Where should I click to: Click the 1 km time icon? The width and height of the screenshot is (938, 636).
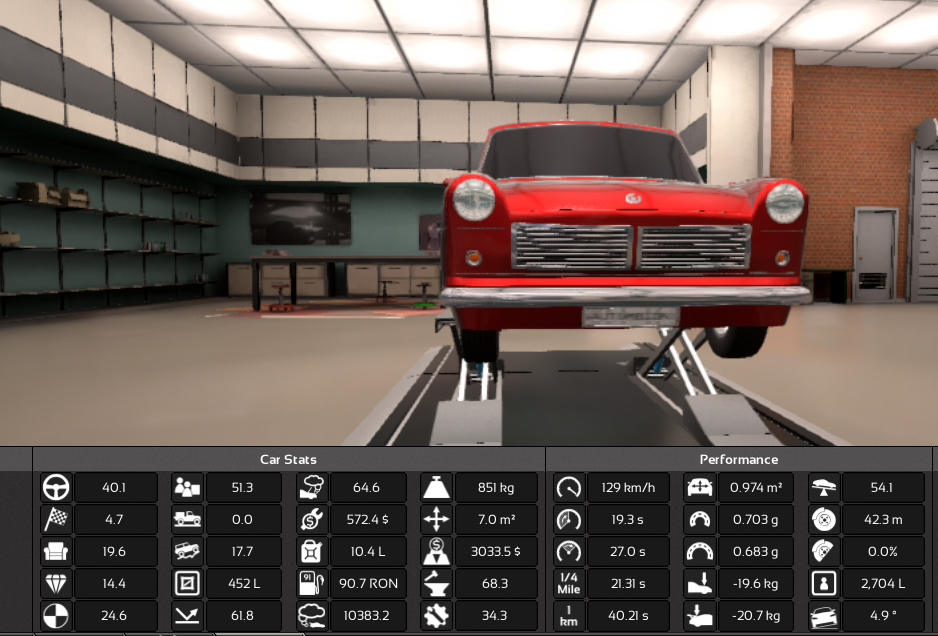coord(568,616)
